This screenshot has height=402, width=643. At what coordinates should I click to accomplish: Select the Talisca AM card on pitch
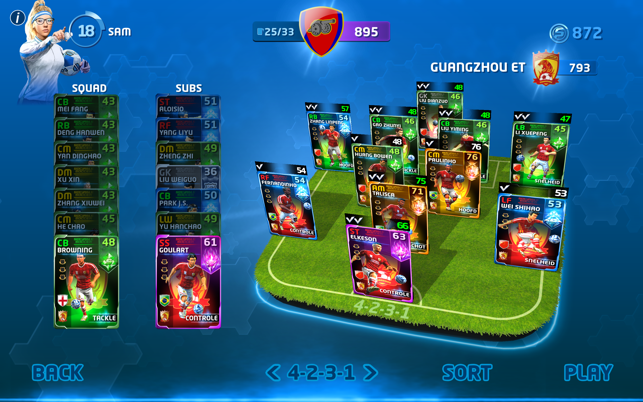click(x=398, y=210)
